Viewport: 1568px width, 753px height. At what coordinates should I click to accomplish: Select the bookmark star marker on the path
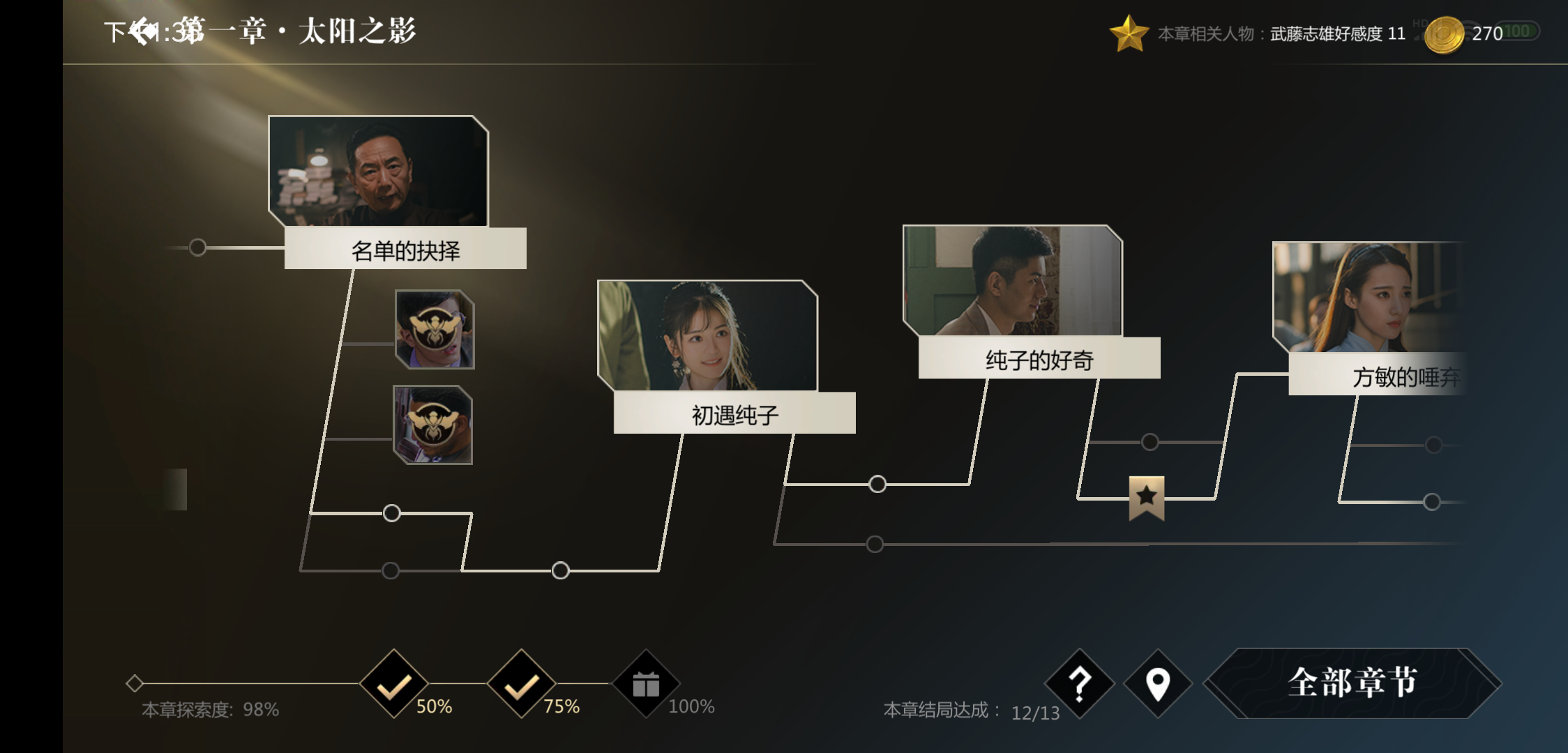pyautogui.click(x=1146, y=497)
